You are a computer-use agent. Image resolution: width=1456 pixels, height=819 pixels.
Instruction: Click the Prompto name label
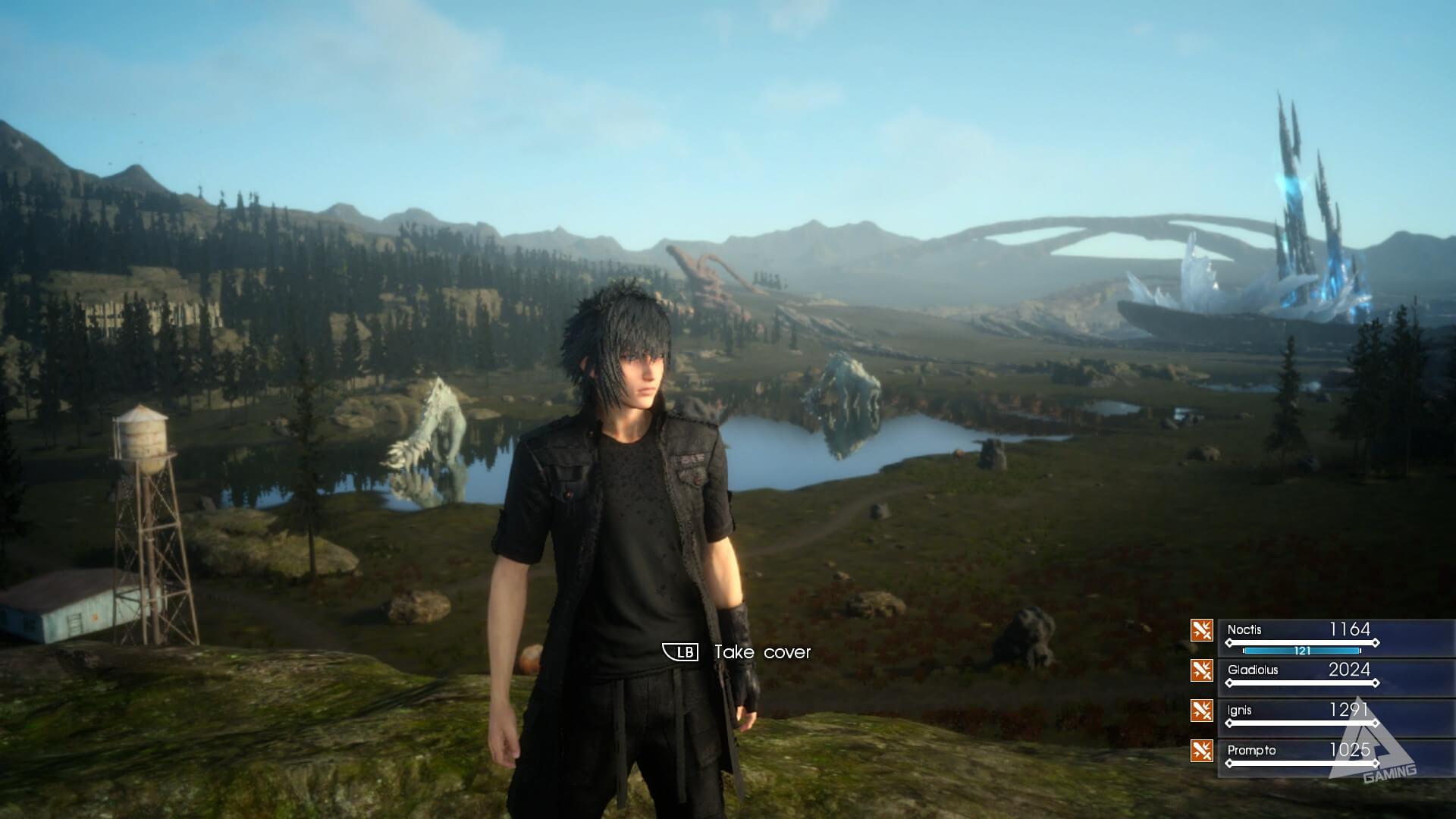click(1250, 749)
